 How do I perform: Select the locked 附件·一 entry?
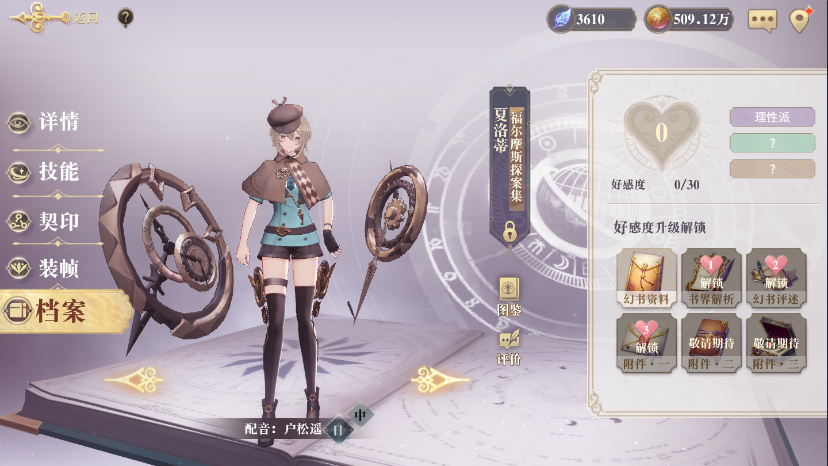click(x=646, y=343)
